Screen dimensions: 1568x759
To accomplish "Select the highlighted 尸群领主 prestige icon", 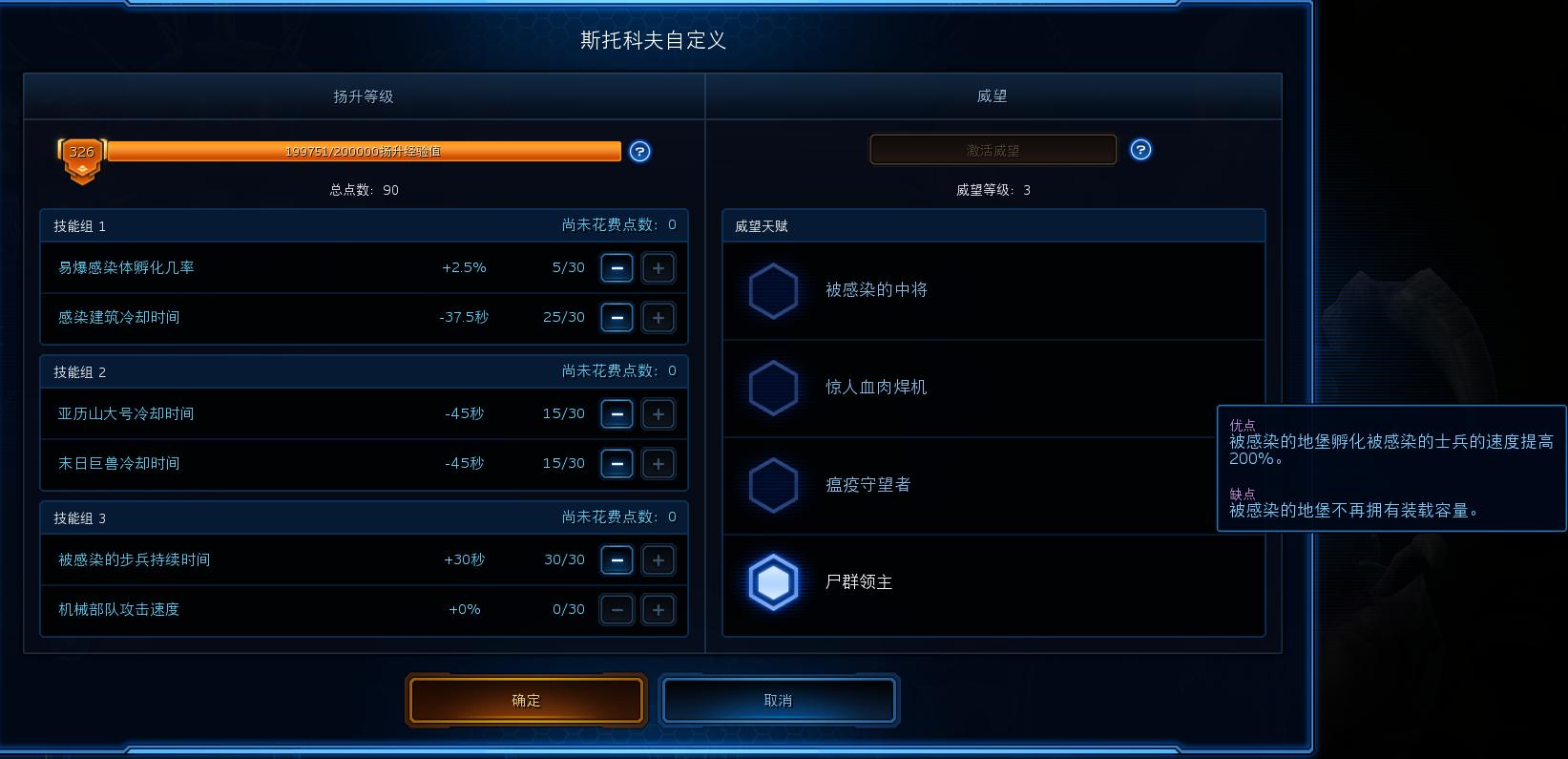I will (773, 582).
